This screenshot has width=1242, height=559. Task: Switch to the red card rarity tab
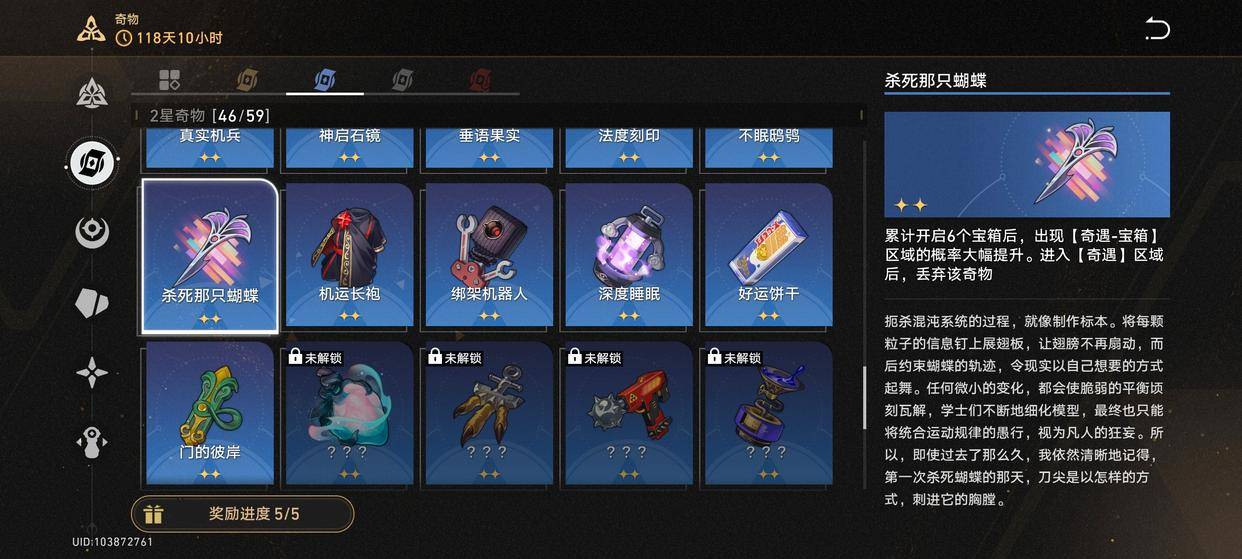pyautogui.click(x=480, y=79)
